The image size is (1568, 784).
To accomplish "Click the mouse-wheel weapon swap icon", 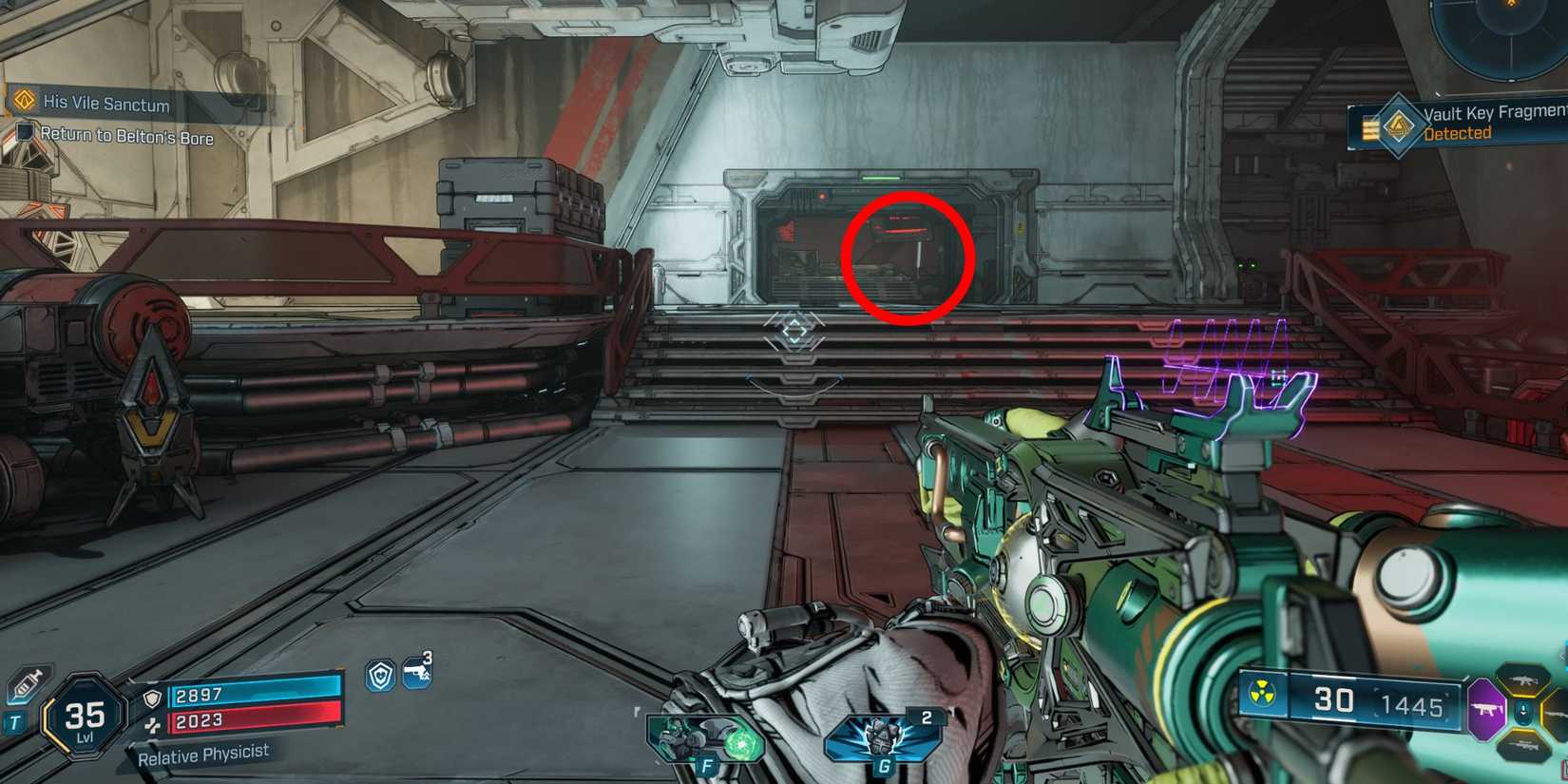I will pos(1523,712).
